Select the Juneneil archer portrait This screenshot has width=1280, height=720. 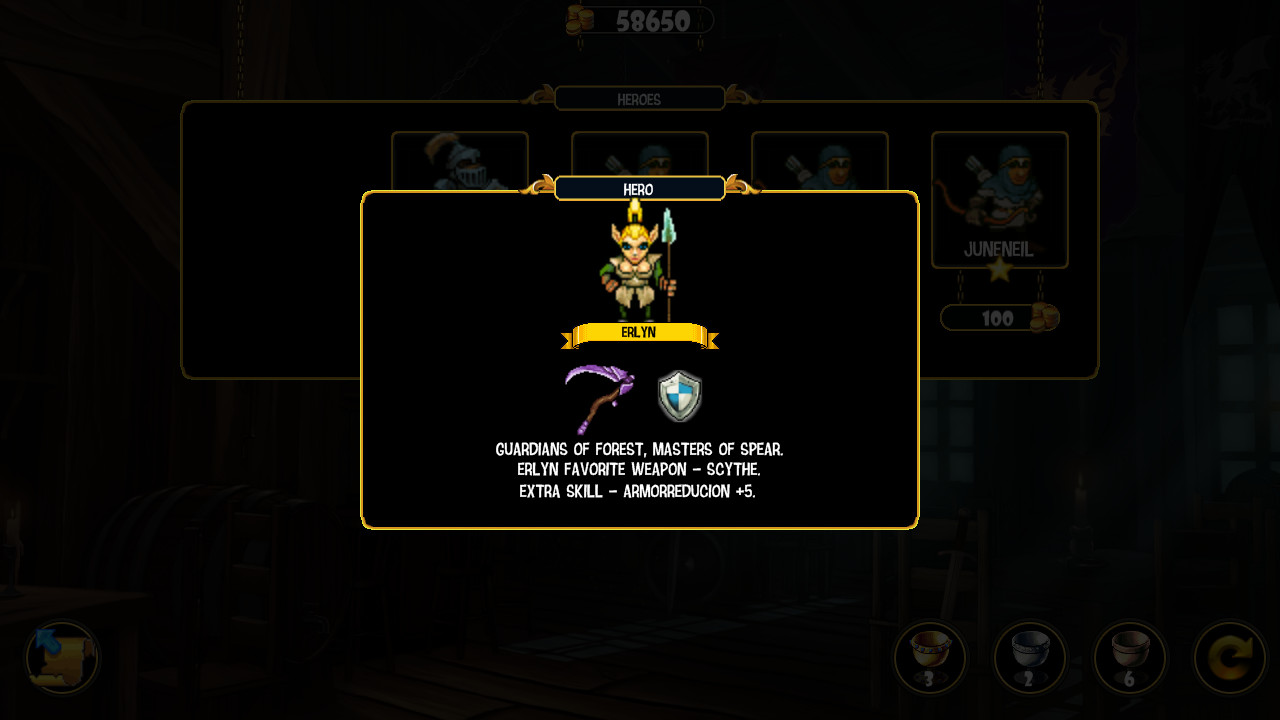point(999,190)
